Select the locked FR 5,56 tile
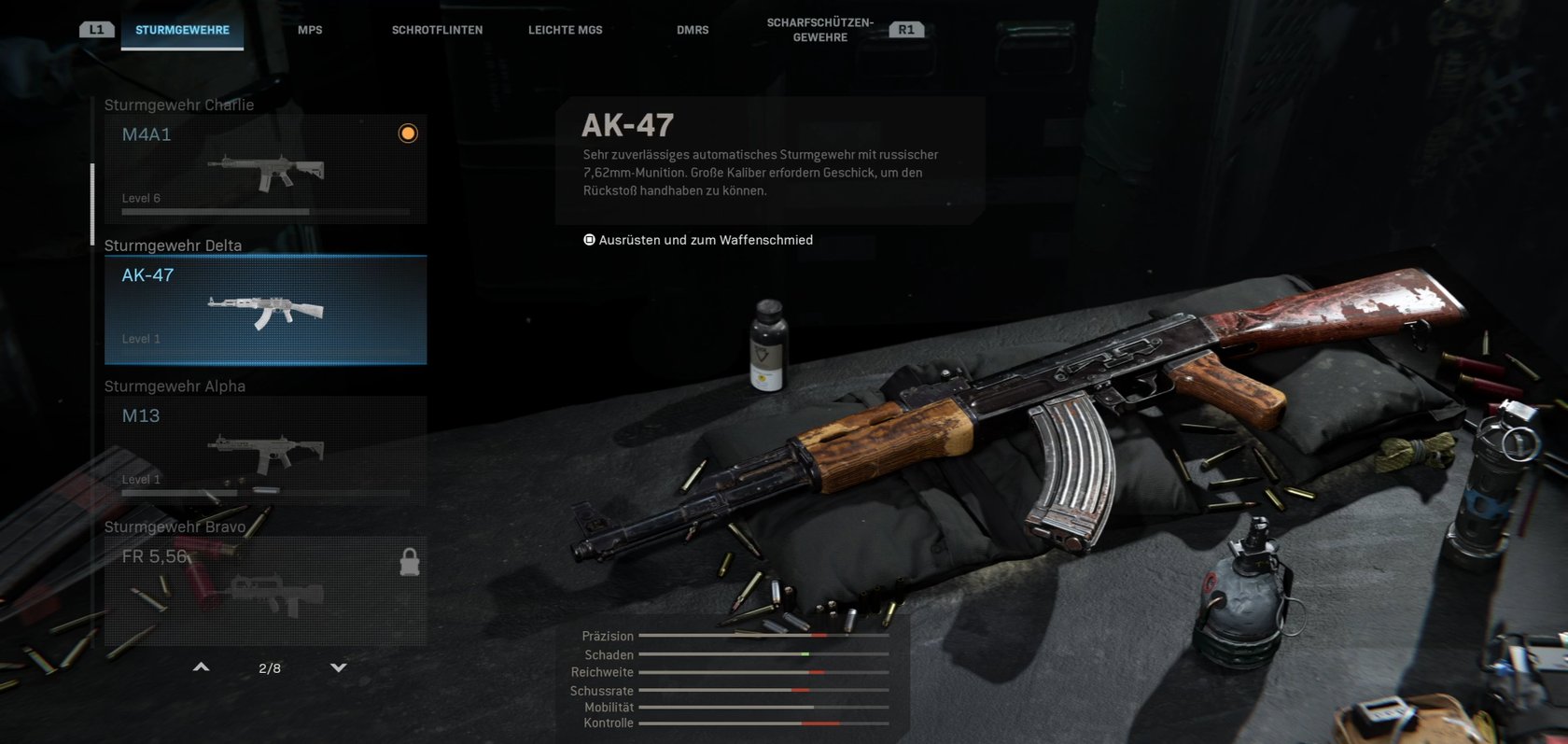Screen dimensions: 1568x744 pyautogui.click(x=265, y=590)
